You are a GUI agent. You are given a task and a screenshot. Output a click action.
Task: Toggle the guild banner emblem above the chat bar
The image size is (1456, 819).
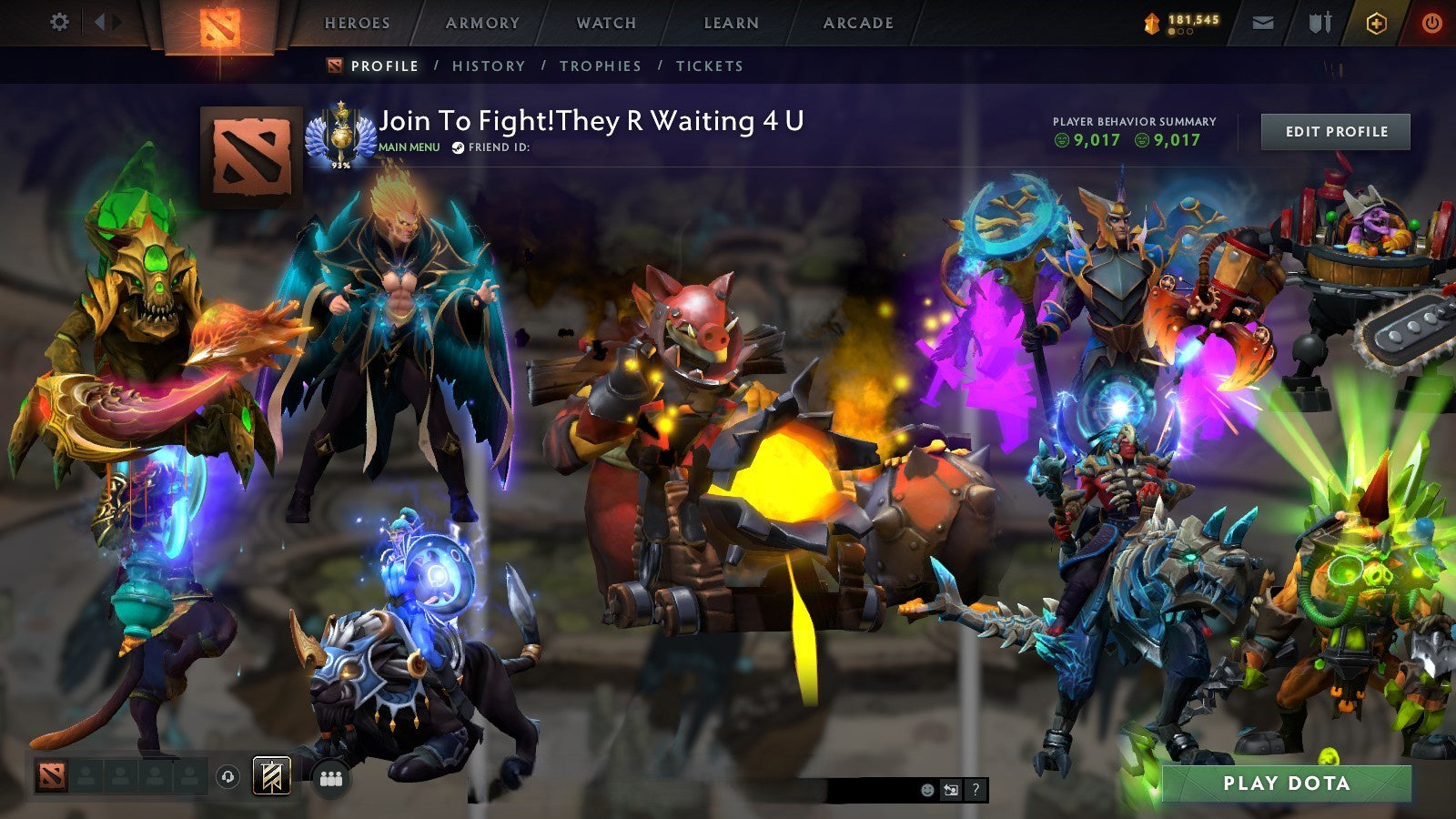click(x=270, y=775)
